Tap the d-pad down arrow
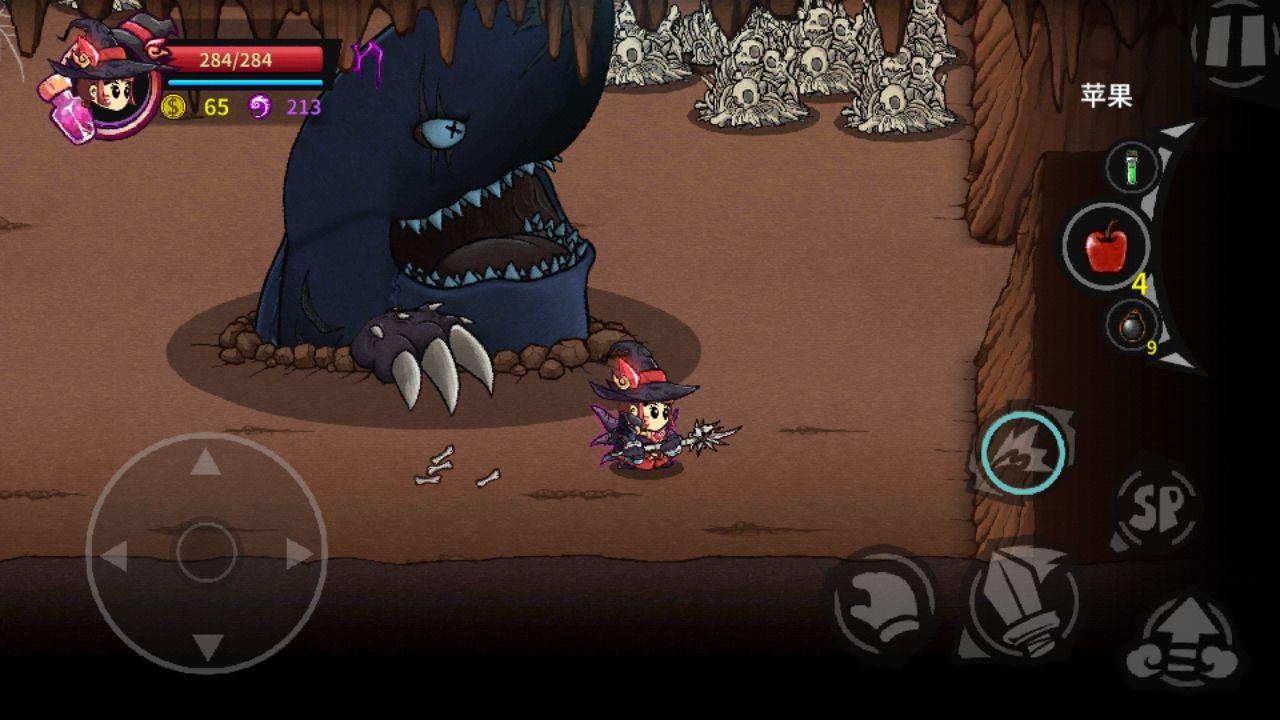This screenshot has width=1280, height=720. [206, 646]
